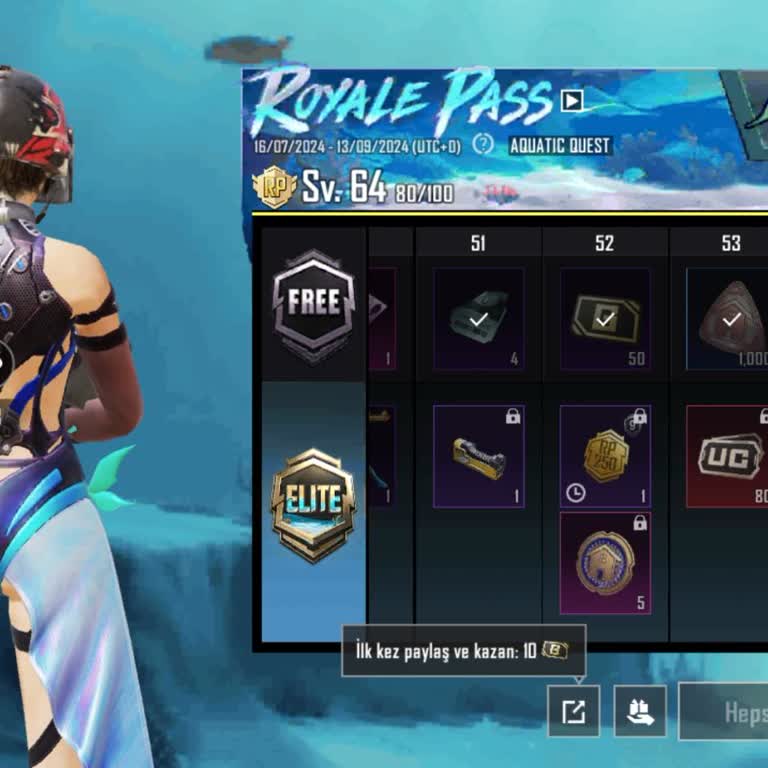The width and height of the screenshot is (768, 768).
Task: Open the season date help icon
Action: (483, 144)
